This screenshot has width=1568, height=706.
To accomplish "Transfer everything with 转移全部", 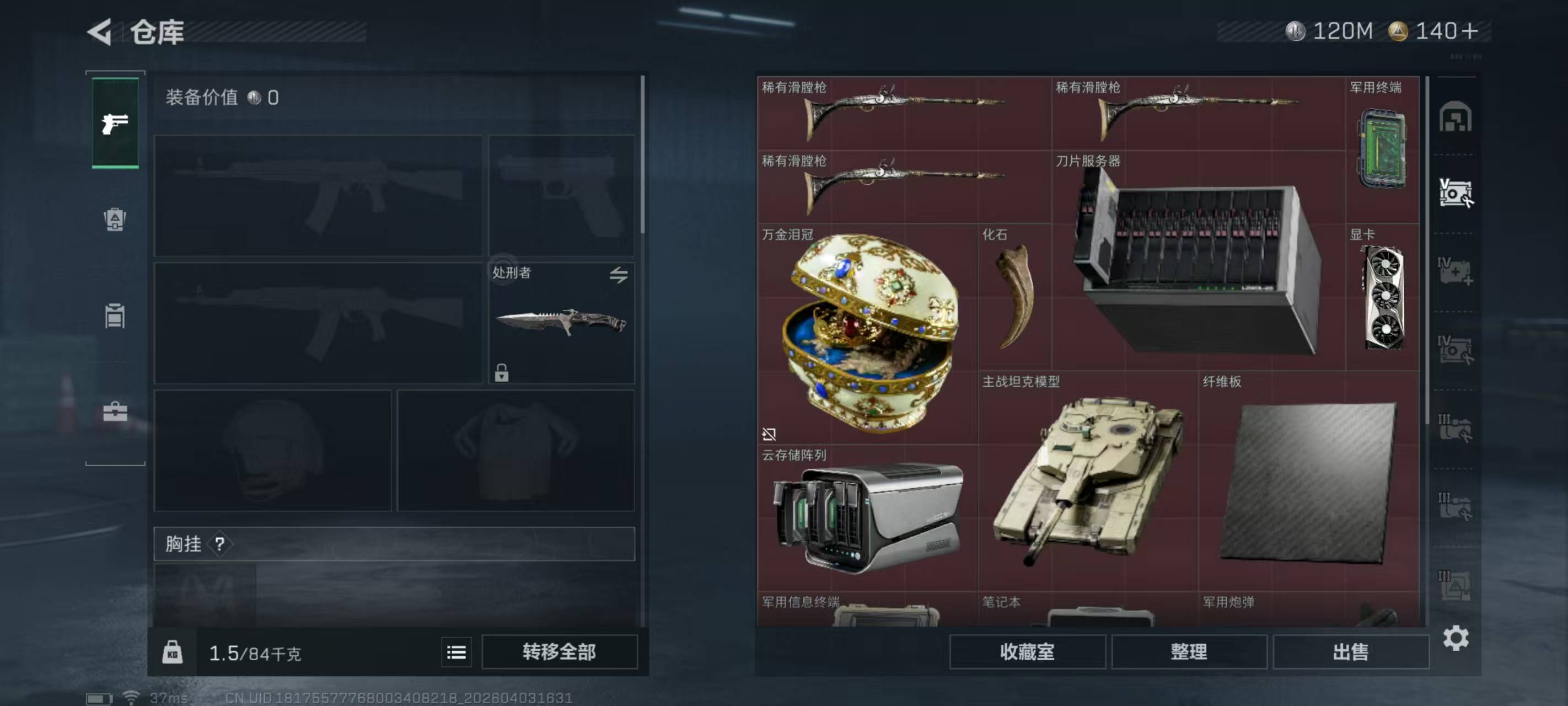I will coord(559,652).
